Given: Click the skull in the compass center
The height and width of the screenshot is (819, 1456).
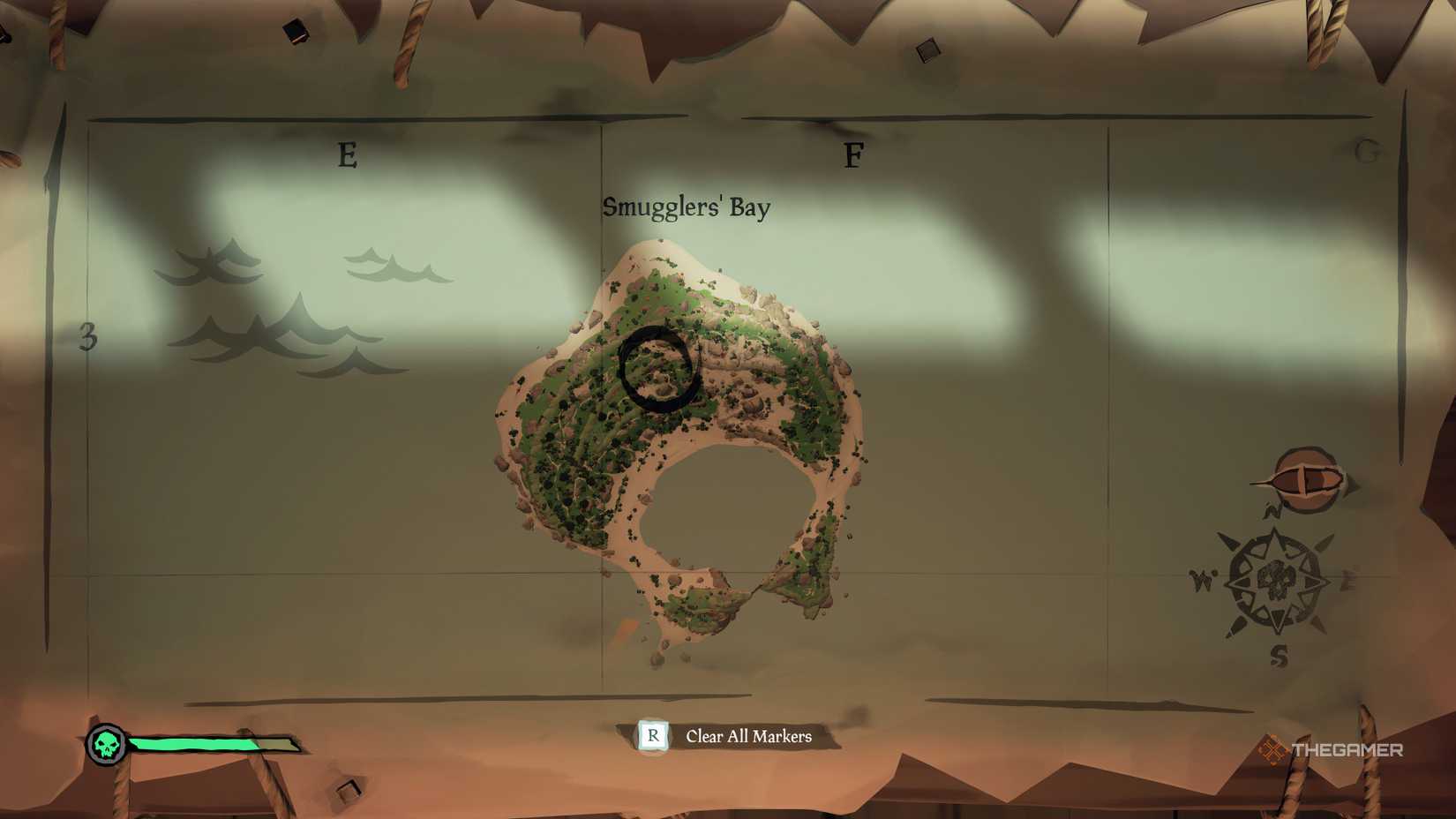Looking at the screenshot, I should [1278, 578].
